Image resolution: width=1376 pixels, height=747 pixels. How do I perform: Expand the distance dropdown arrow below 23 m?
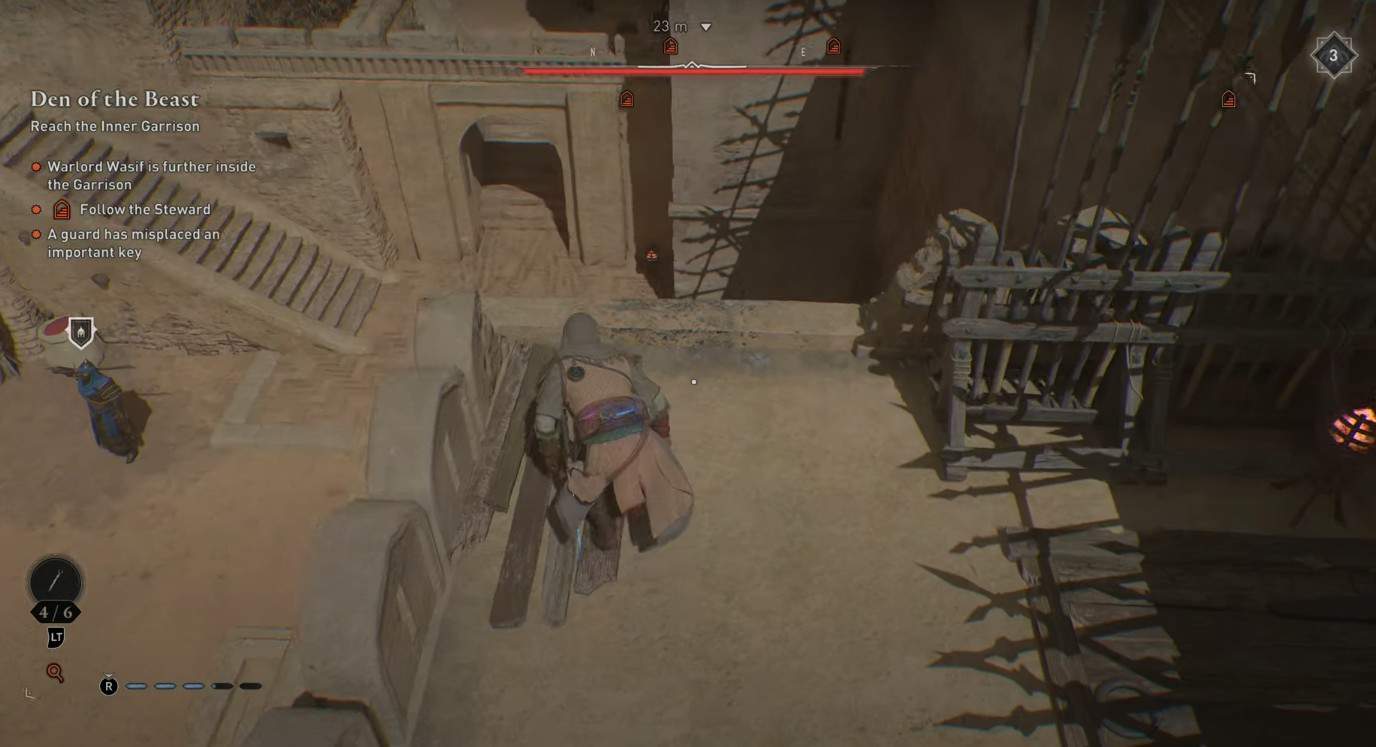click(x=706, y=27)
